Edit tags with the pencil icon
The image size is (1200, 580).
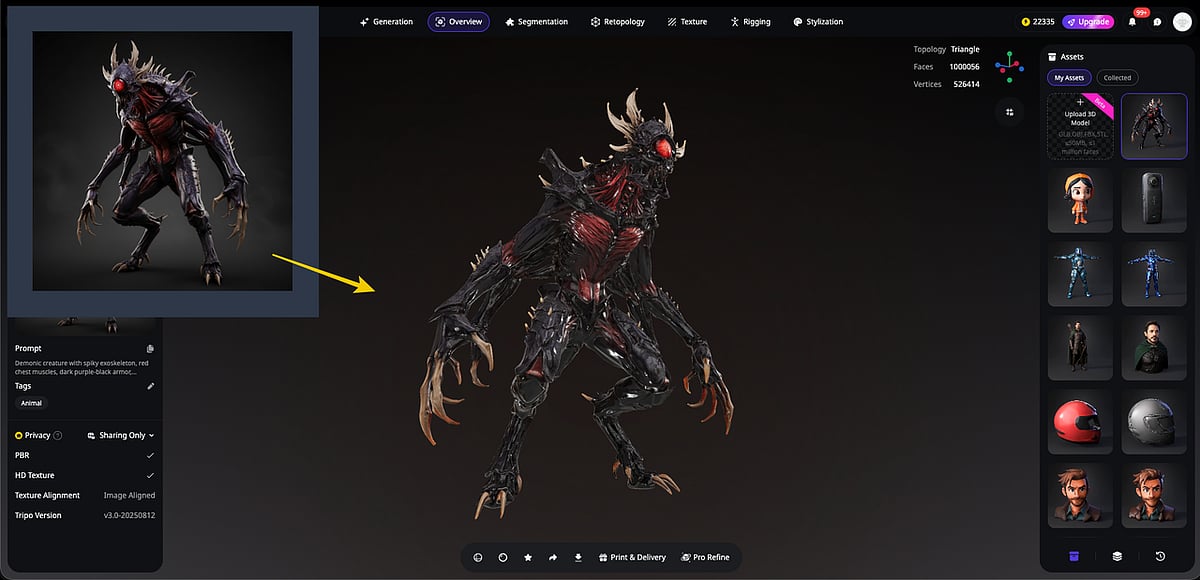[x=151, y=386]
